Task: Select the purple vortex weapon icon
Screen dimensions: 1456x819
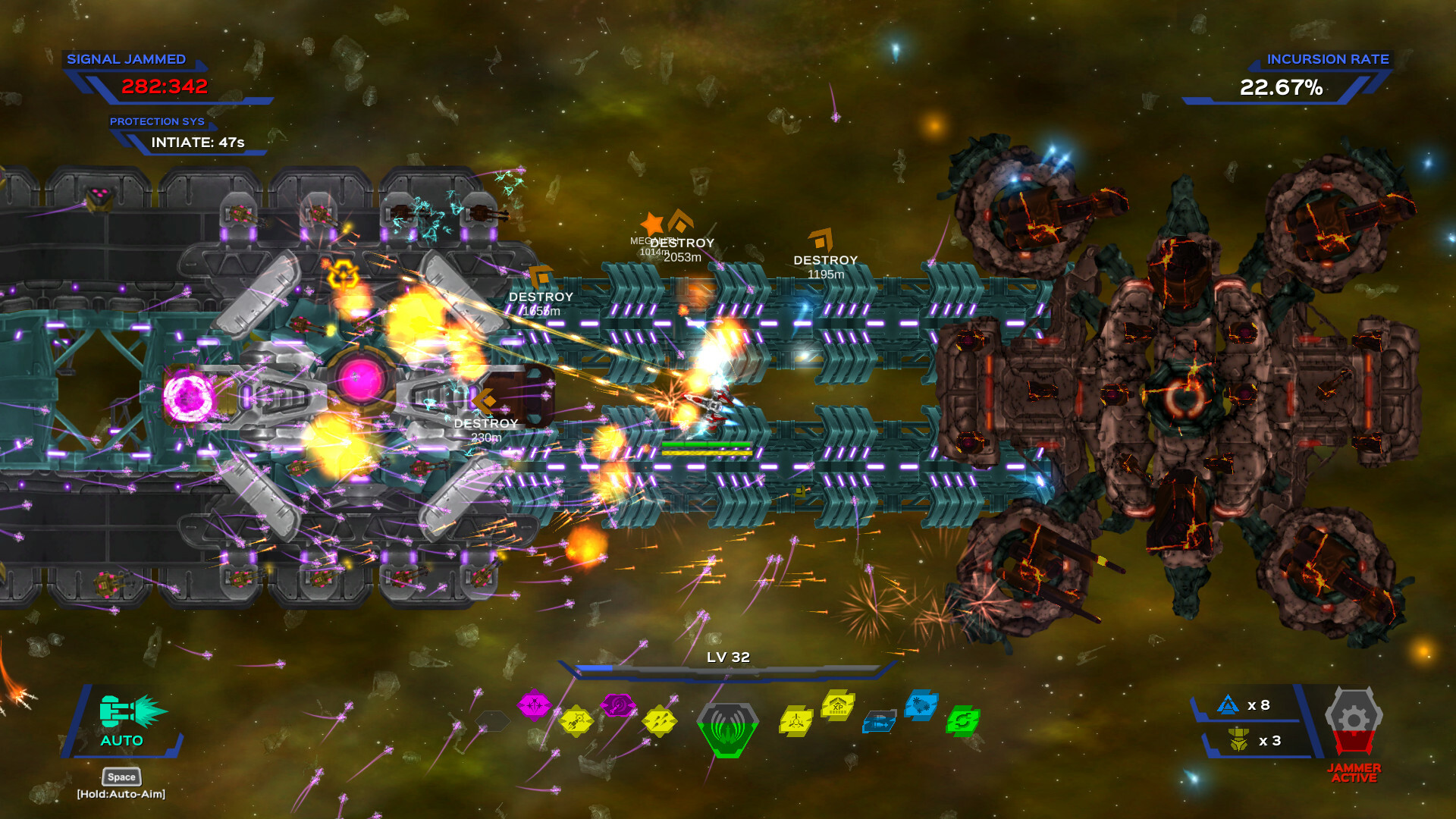Action: 619,703
